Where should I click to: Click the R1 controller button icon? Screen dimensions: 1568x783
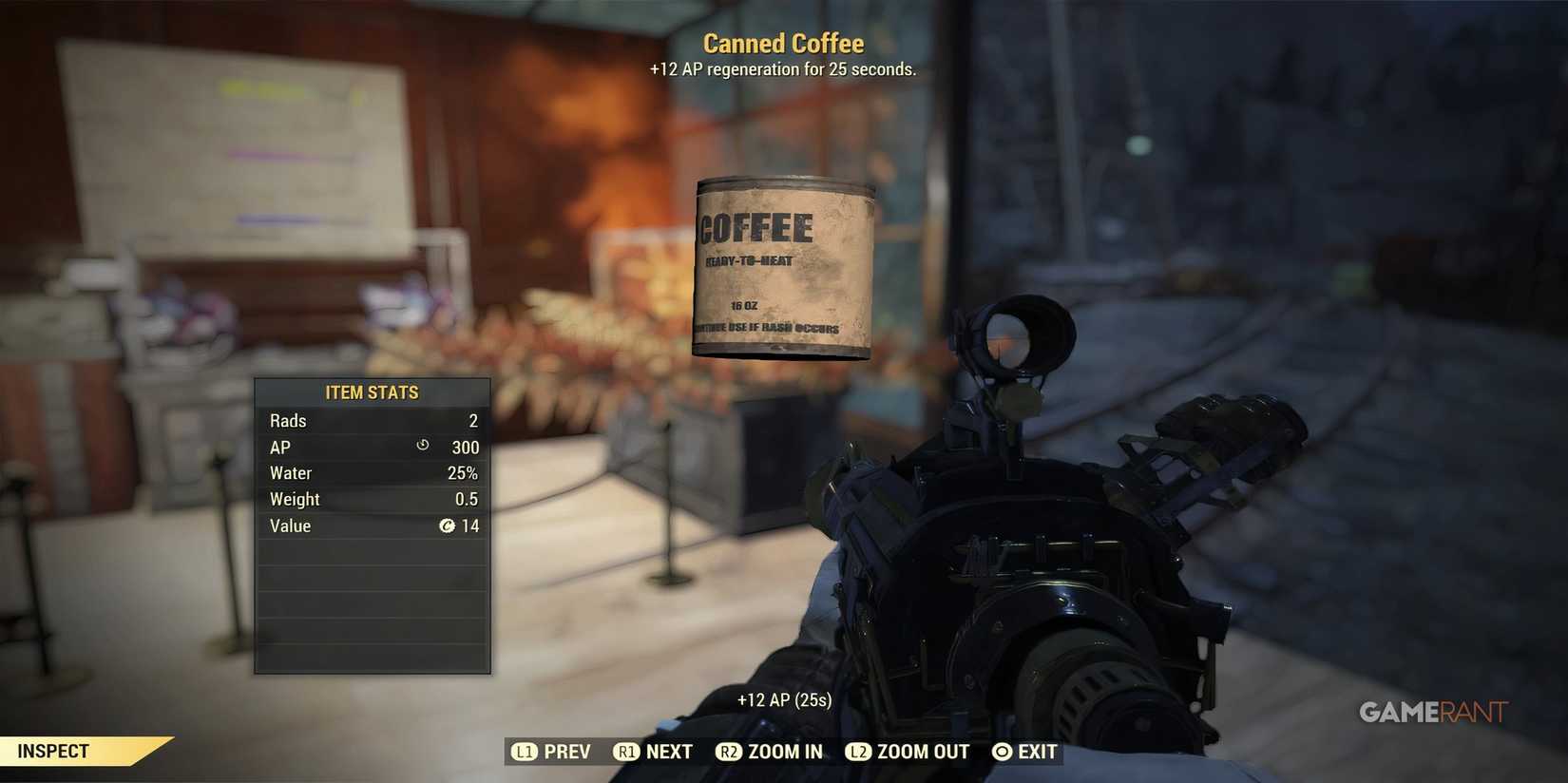pyautogui.click(x=626, y=751)
